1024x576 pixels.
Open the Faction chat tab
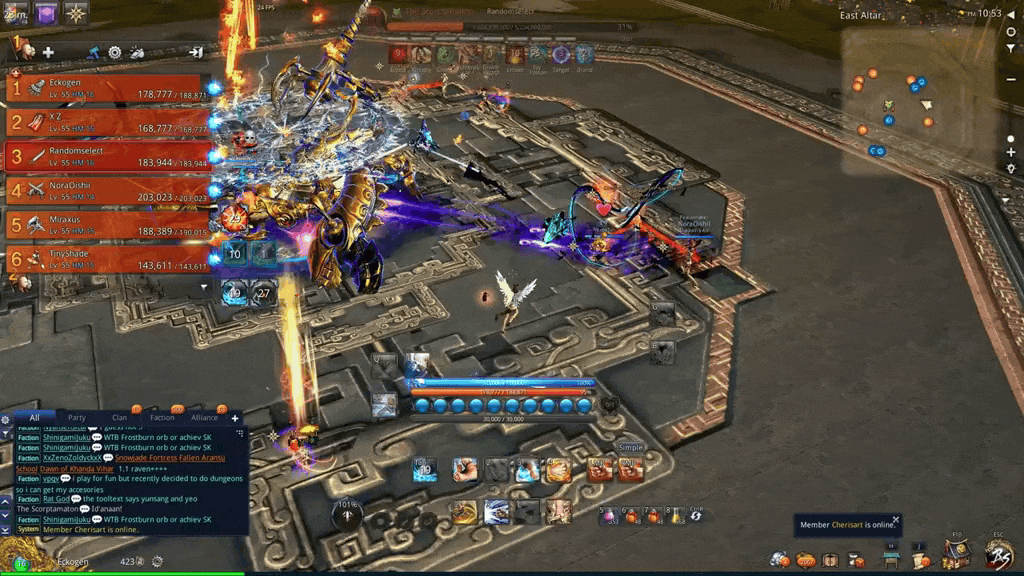162,417
